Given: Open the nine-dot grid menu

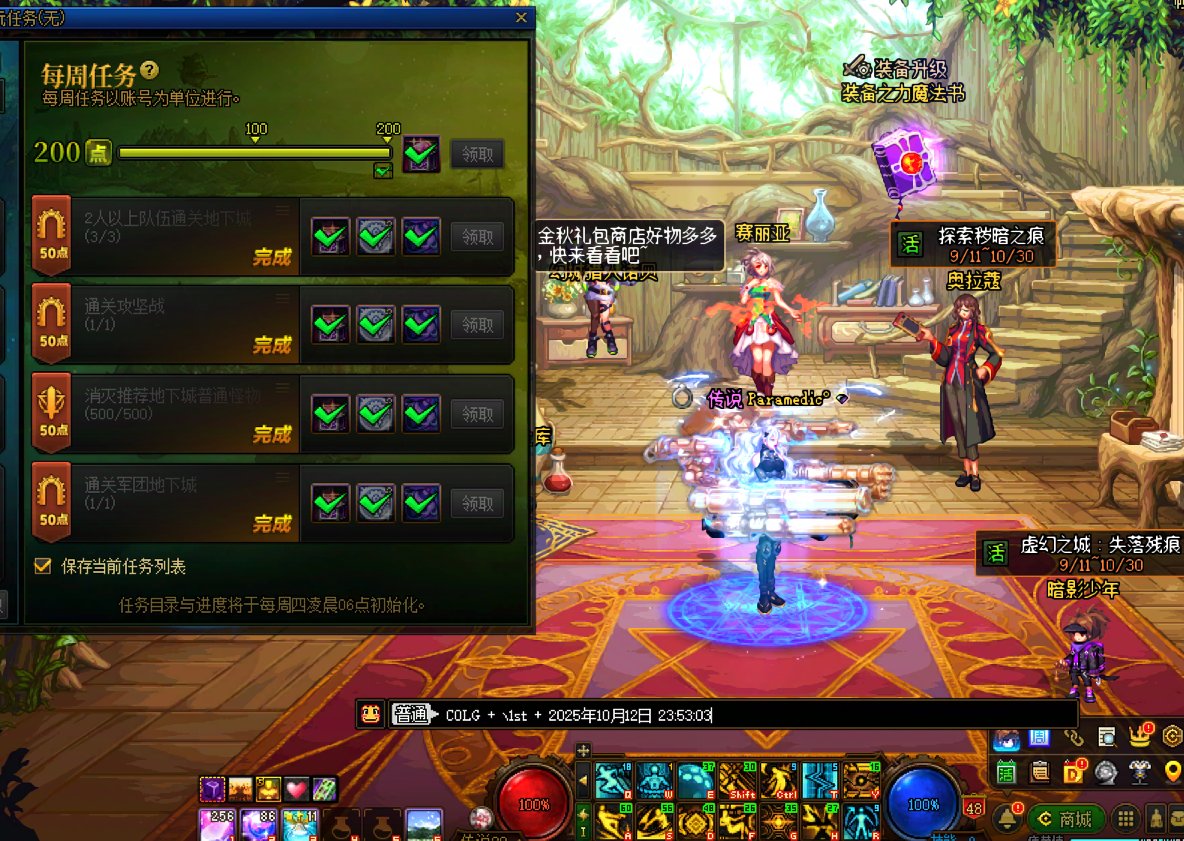Looking at the screenshot, I should click(x=1126, y=819).
